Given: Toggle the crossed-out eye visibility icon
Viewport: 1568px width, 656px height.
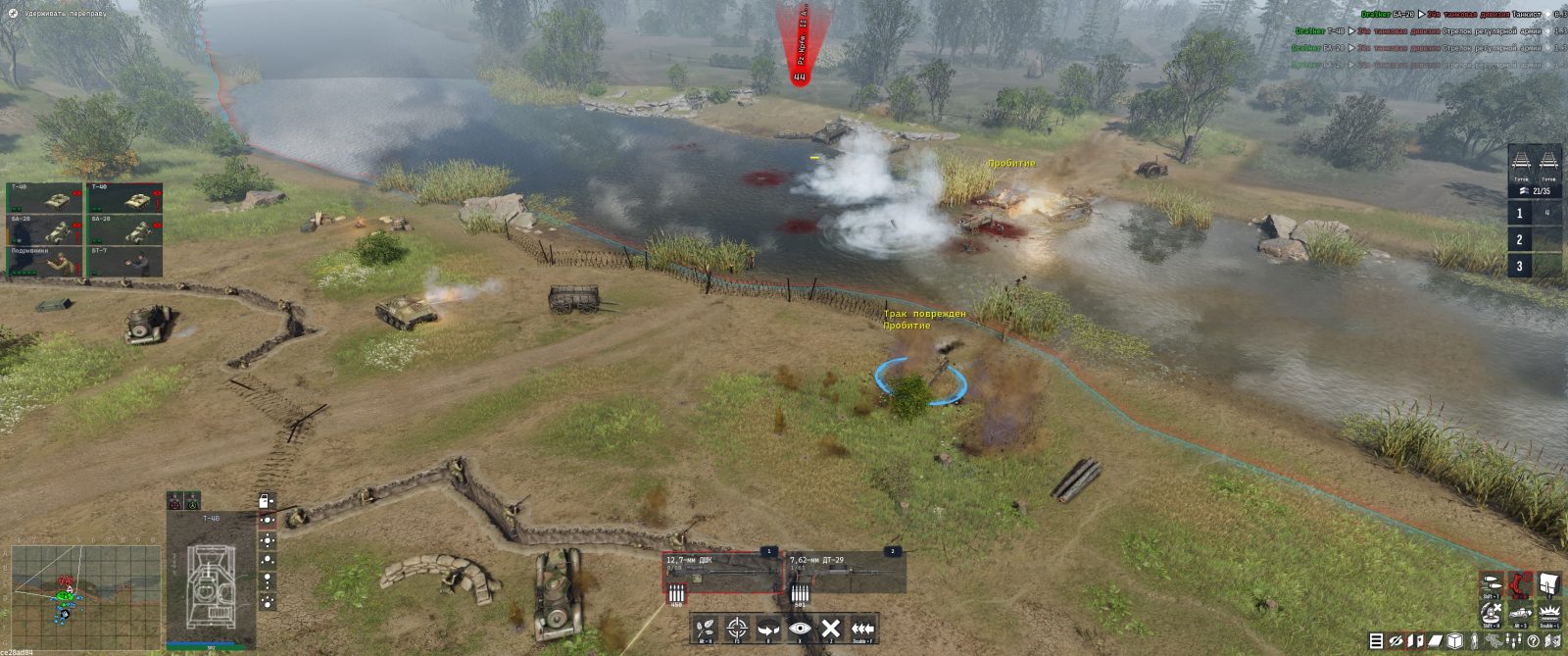Looking at the screenshot, I should pyautogui.click(x=1396, y=641).
